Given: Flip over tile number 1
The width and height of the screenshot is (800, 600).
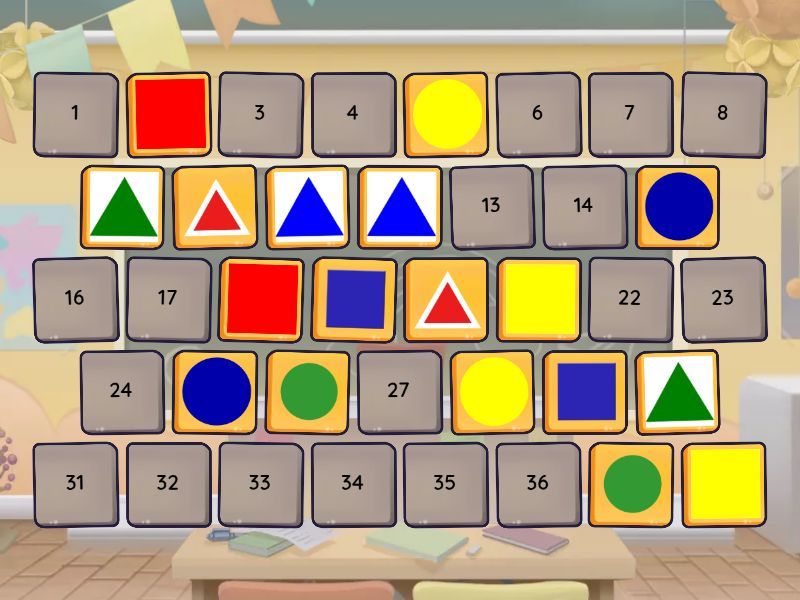Looking at the screenshot, I should coord(75,113).
